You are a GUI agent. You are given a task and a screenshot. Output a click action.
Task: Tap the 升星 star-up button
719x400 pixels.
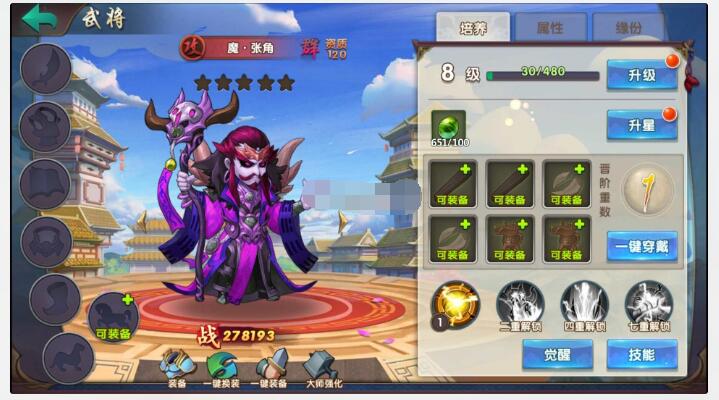pyautogui.click(x=641, y=124)
